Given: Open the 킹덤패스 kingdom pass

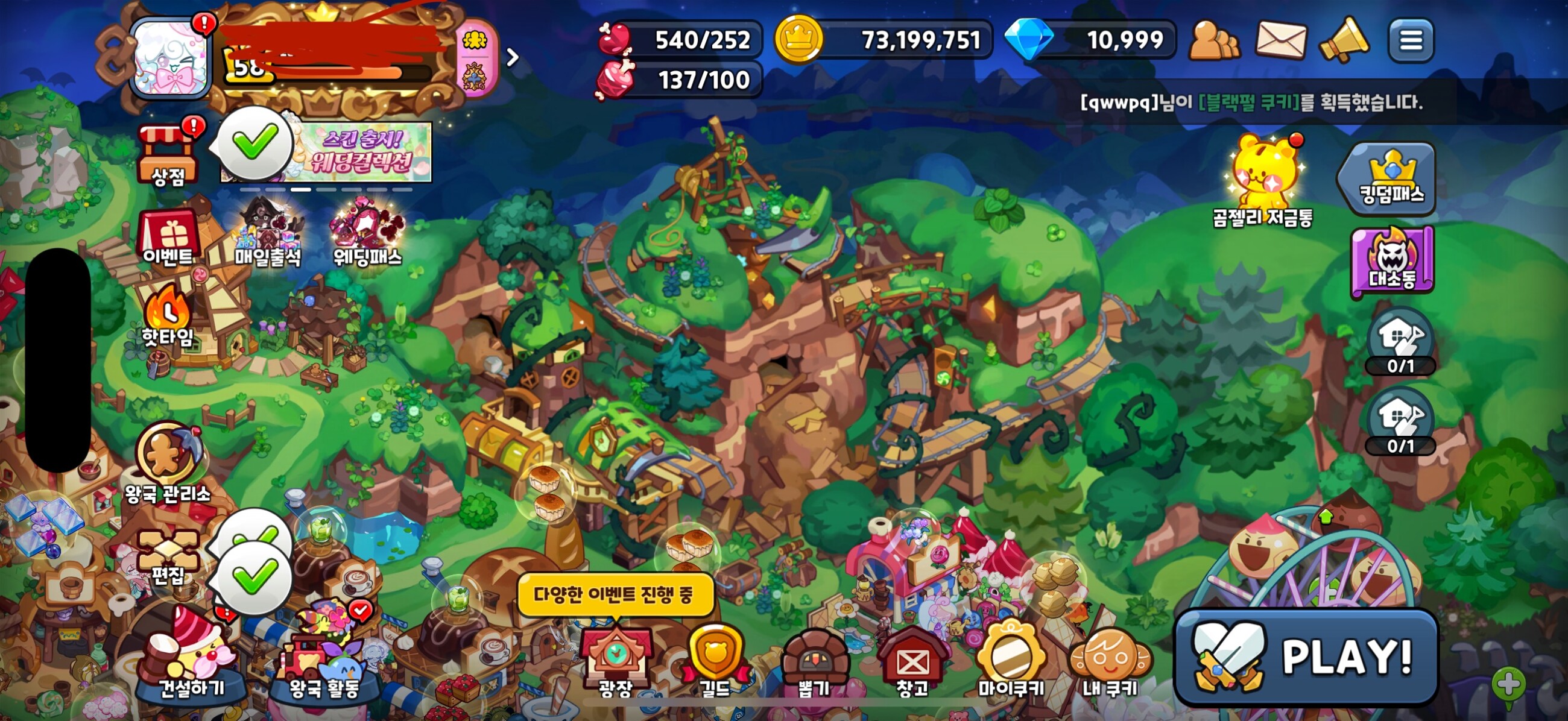Looking at the screenshot, I should [1391, 177].
